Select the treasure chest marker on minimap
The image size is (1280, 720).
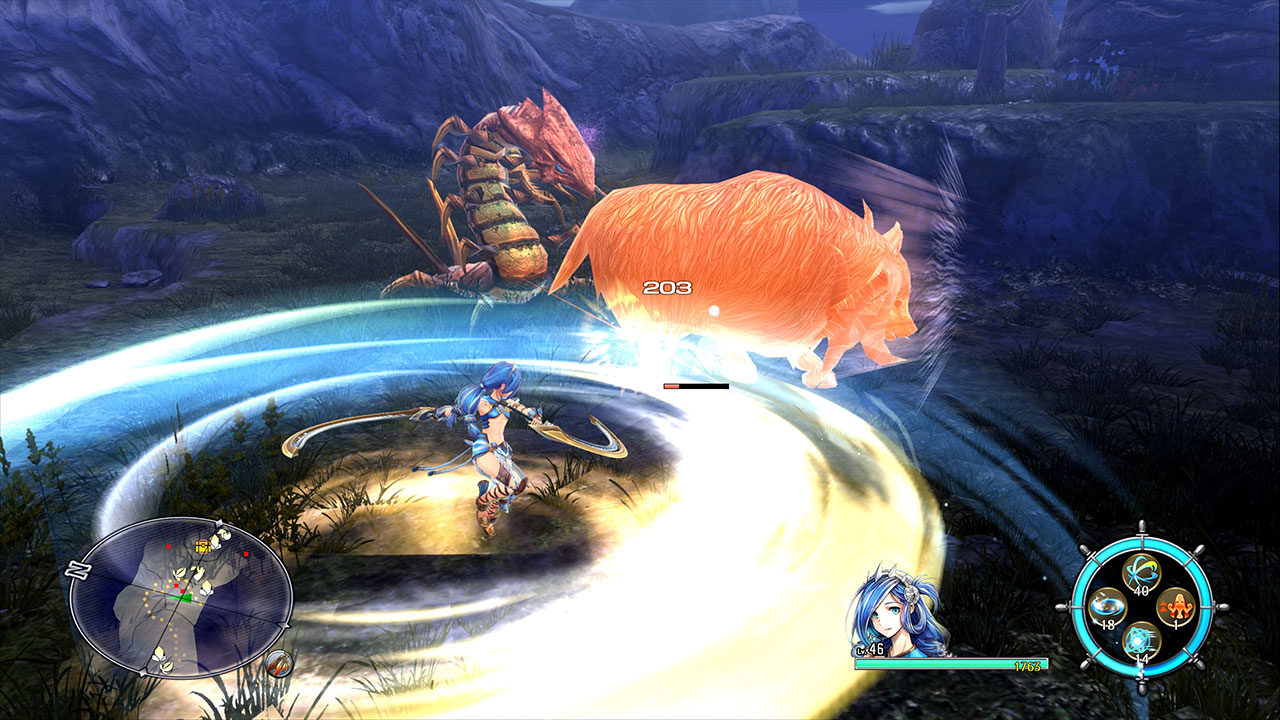(x=203, y=546)
